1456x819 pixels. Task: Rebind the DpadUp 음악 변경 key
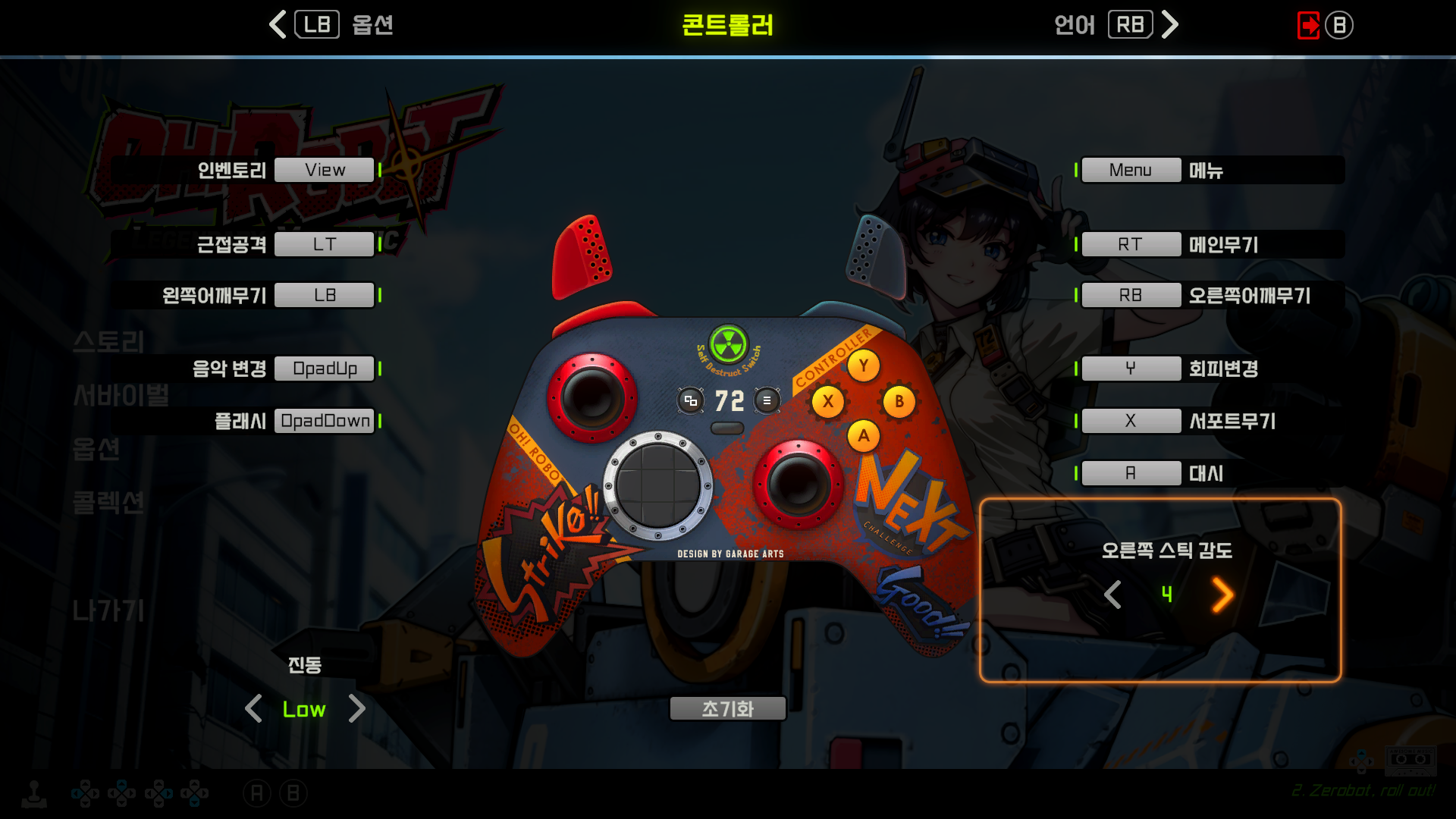click(325, 369)
